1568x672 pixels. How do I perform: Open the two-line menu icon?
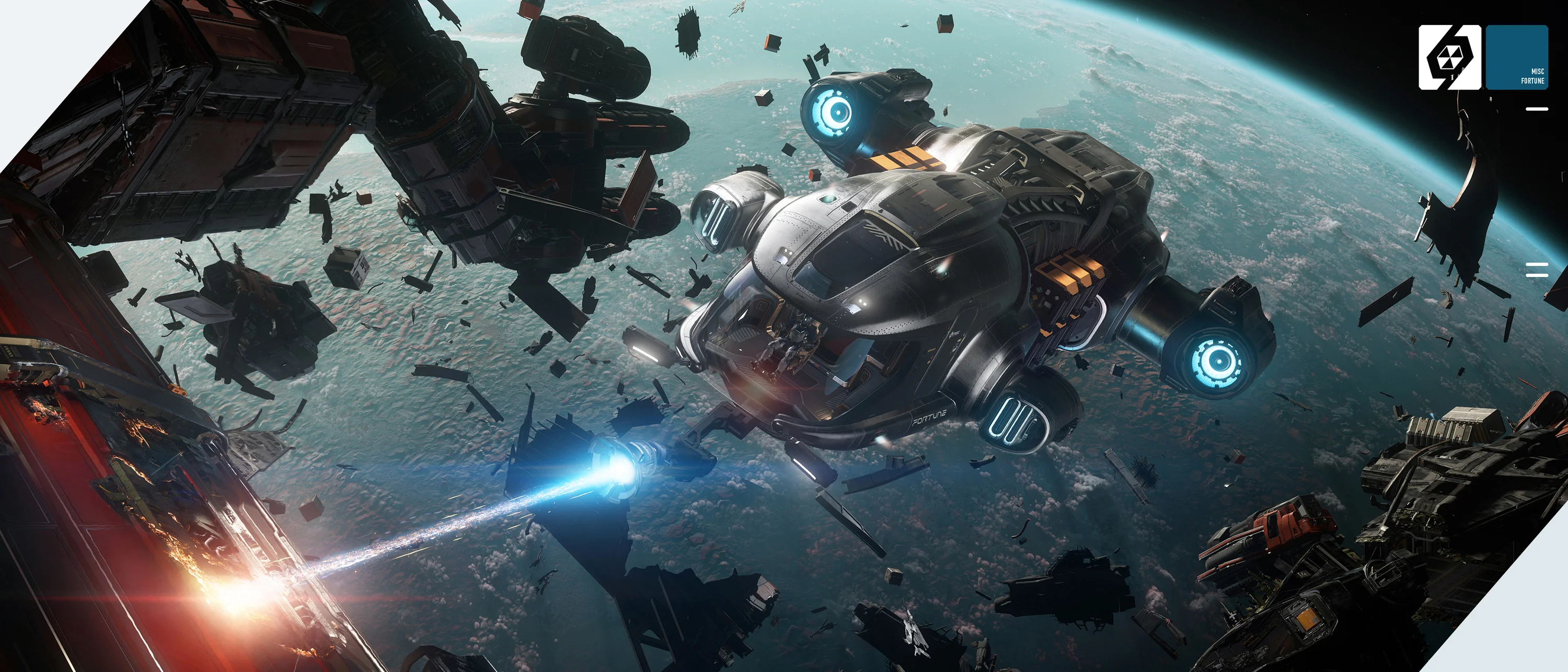point(1536,270)
